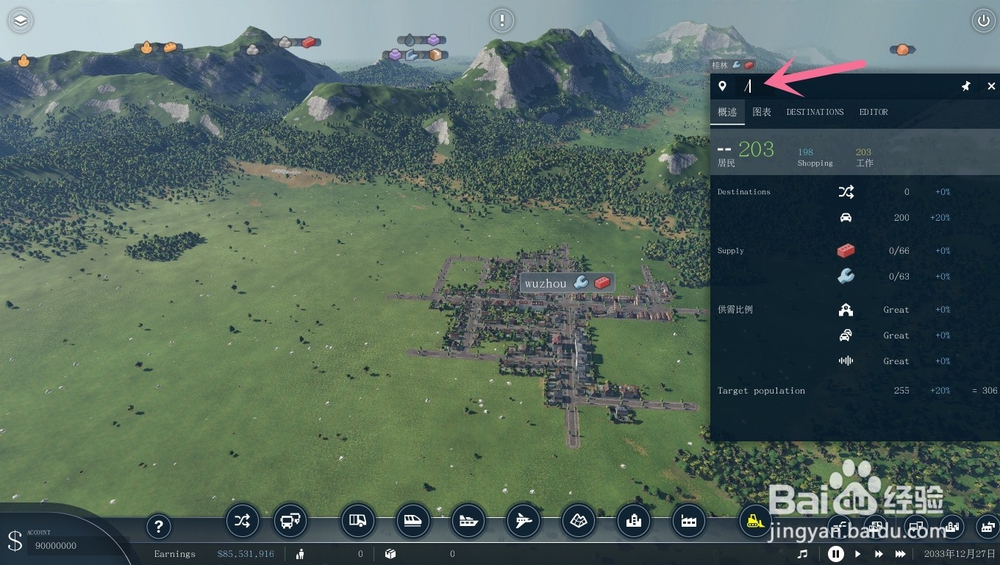Select the train construction menu
Viewport: 1000px width, 565px height.
(x=413, y=520)
